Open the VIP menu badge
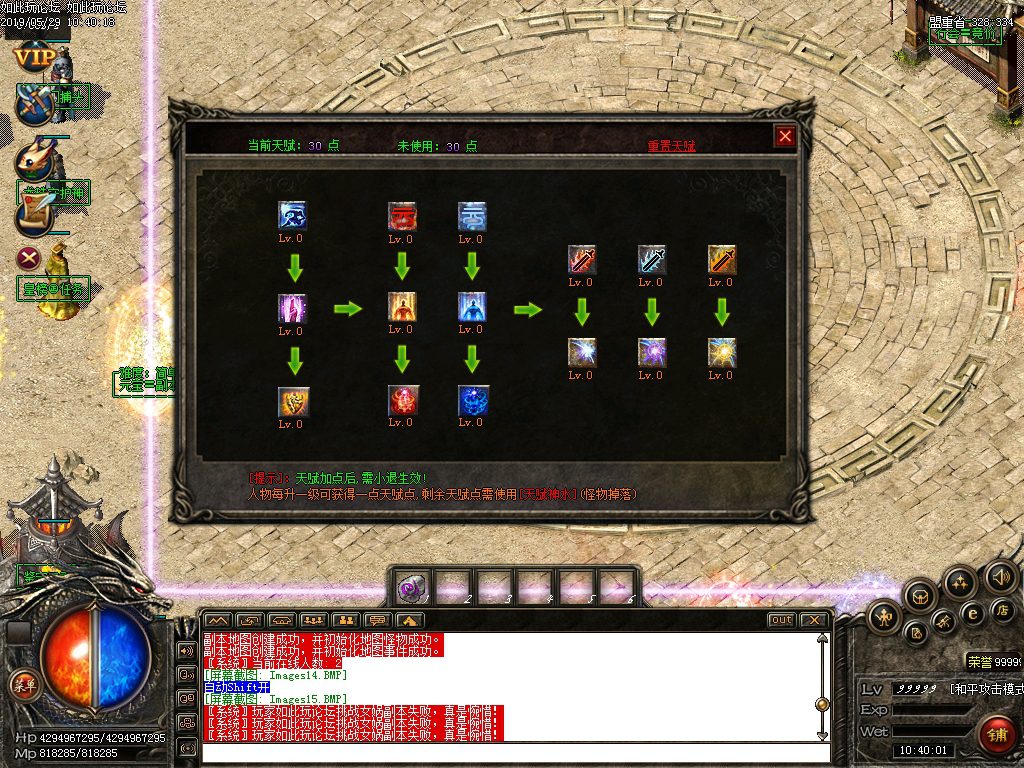Screen dimensions: 1024x768 (x=34, y=57)
